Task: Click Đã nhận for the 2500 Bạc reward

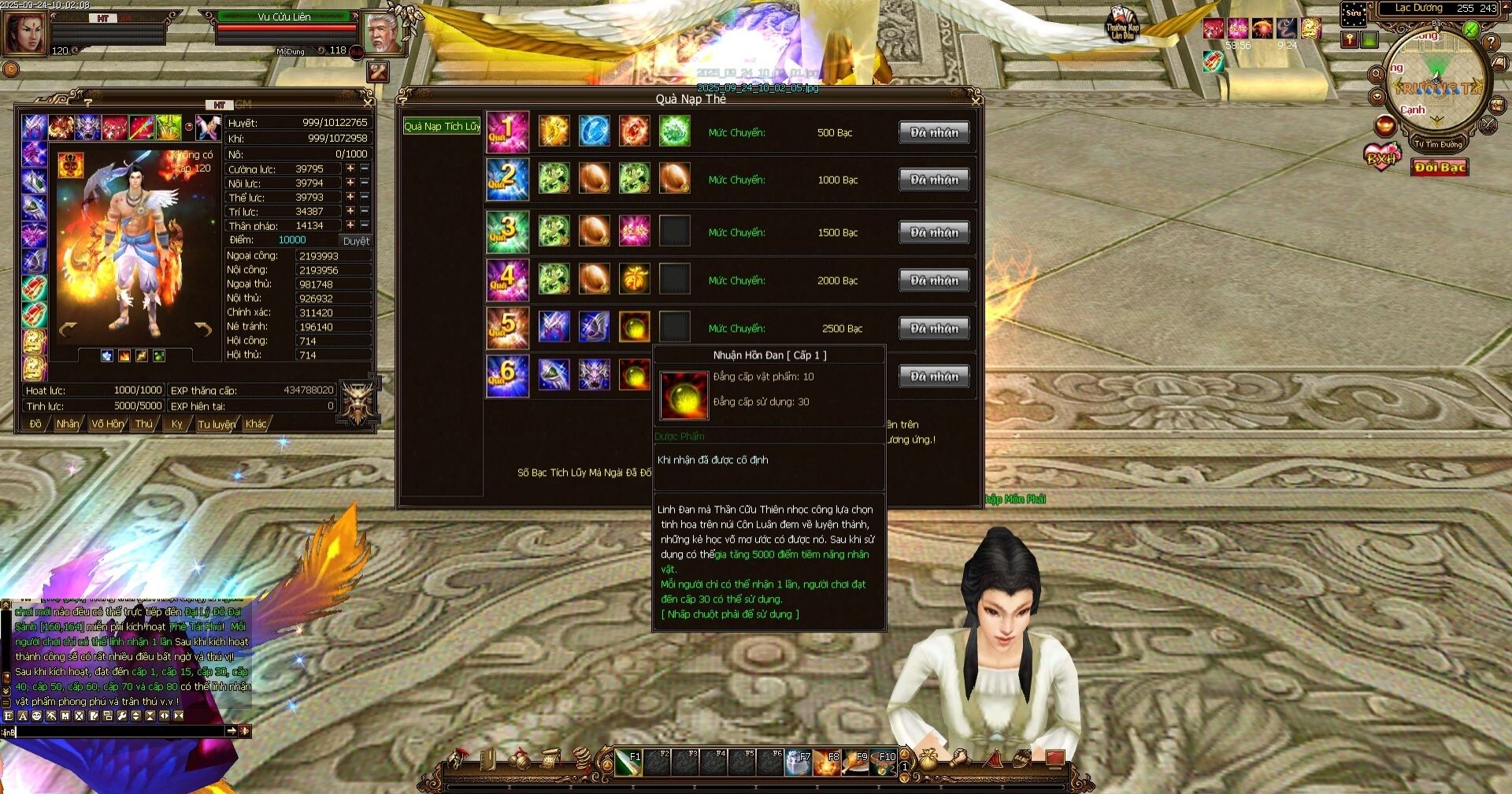Action: pyautogui.click(x=934, y=328)
